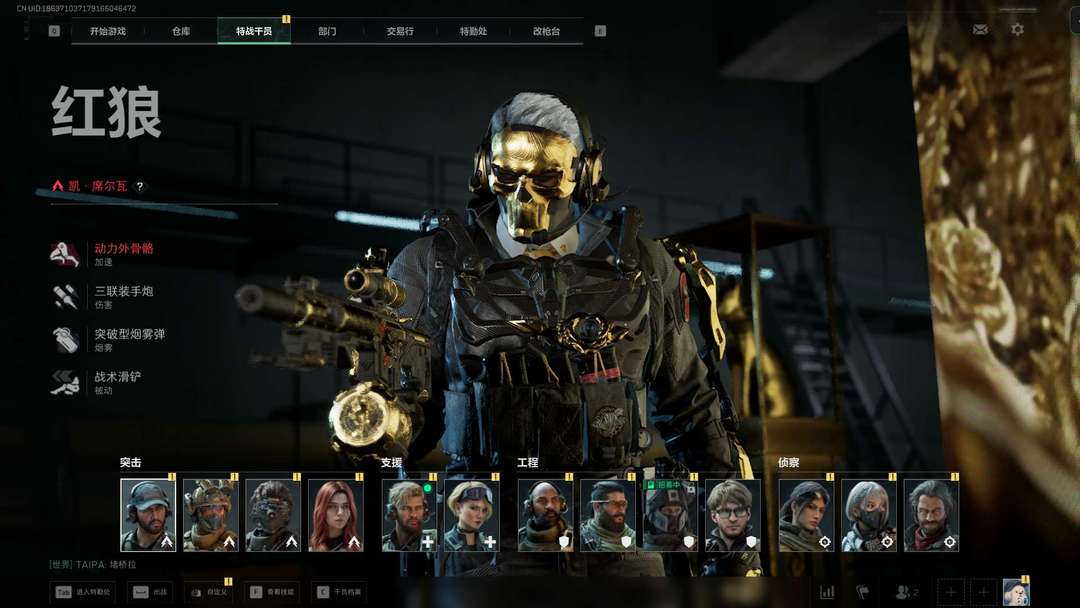
Task: Open settings via the gear icon
Action: tap(1017, 30)
